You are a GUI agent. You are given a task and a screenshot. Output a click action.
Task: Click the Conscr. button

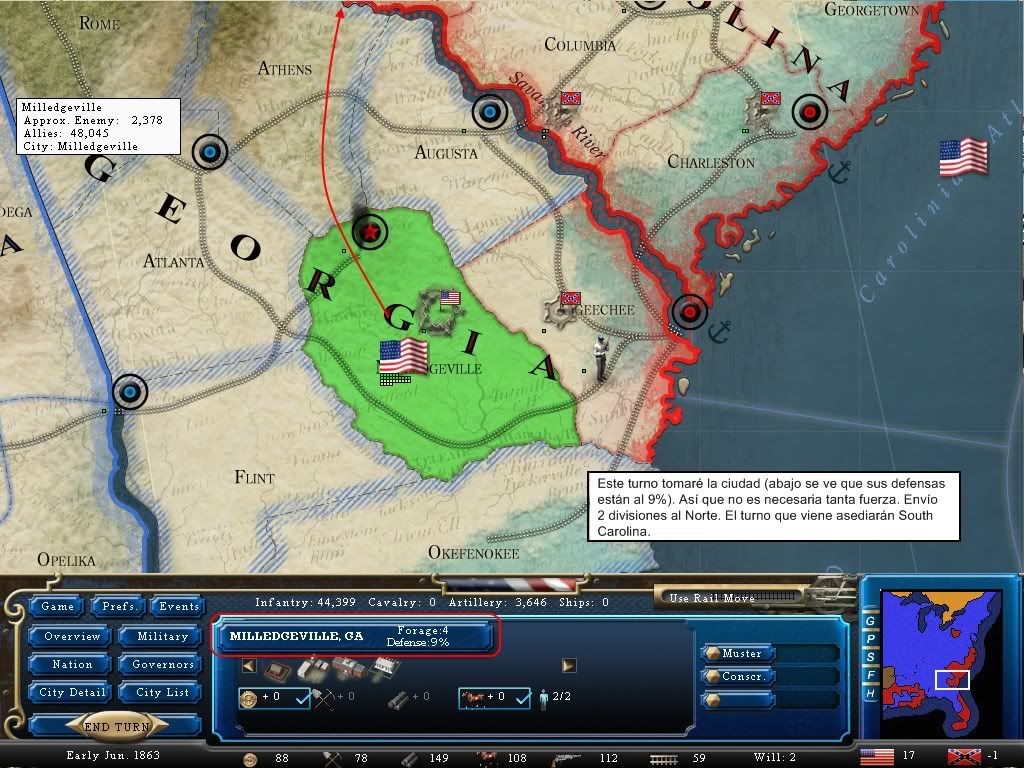click(x=742, y=676)
